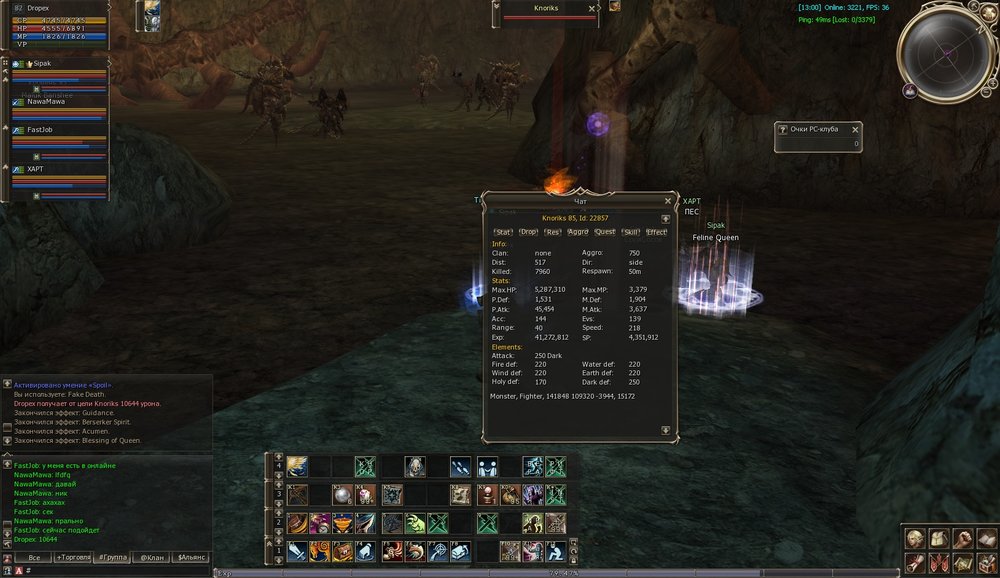Screen dimensions: 1000x578
Task: Open the Drop tab for Knoriks
Action: [528, 232]
